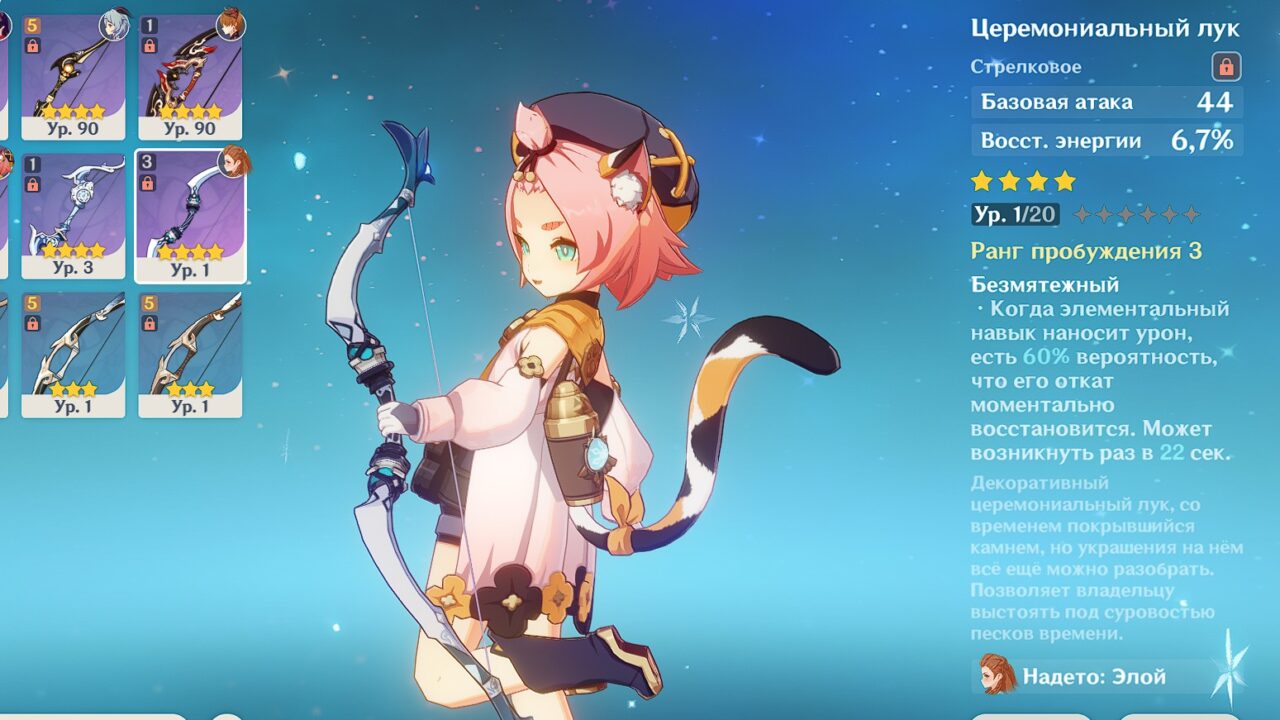1280x720 pixels.
Task: Select the level 90 black-and-gold bow
Action: pyautogui.click(x=73, y=76)
